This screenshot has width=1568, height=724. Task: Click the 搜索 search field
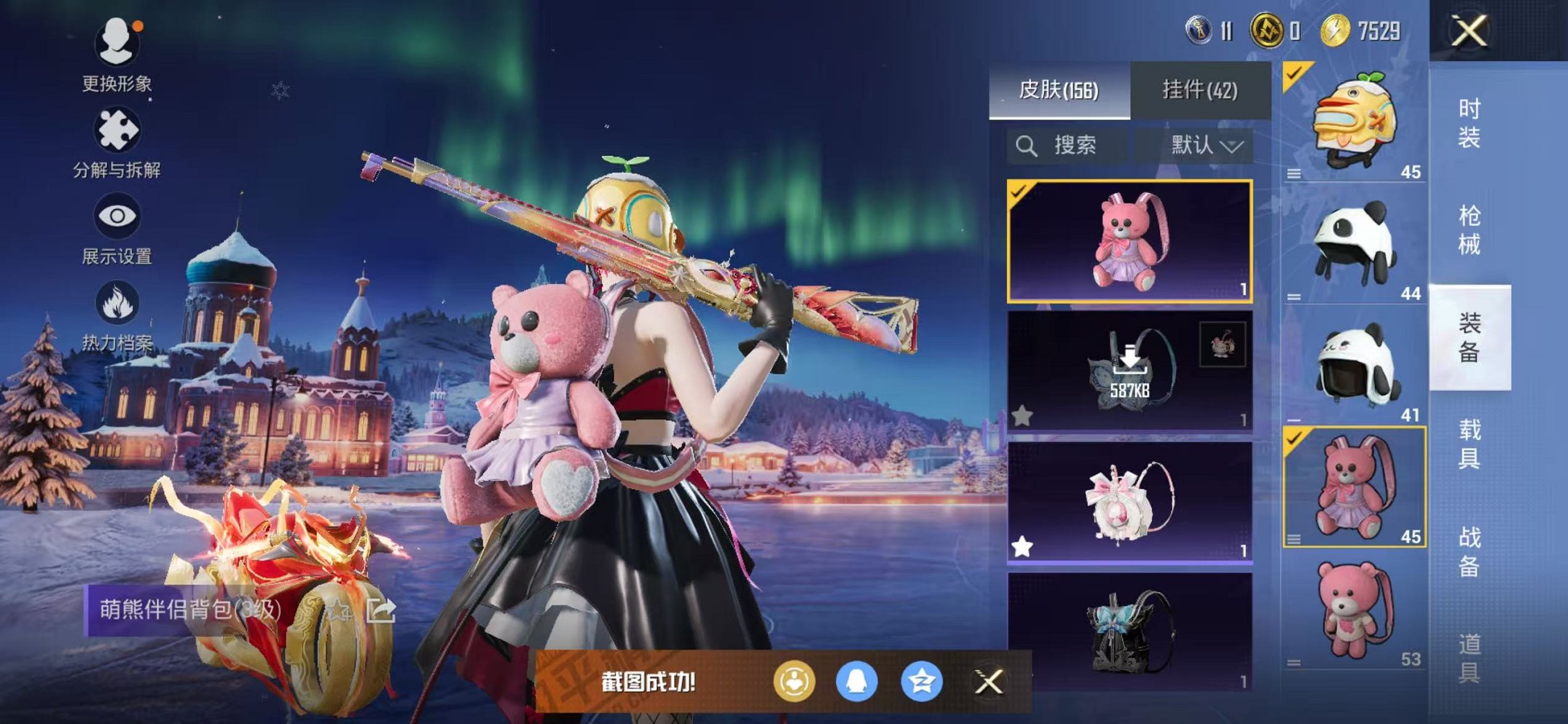point(1073,146)
